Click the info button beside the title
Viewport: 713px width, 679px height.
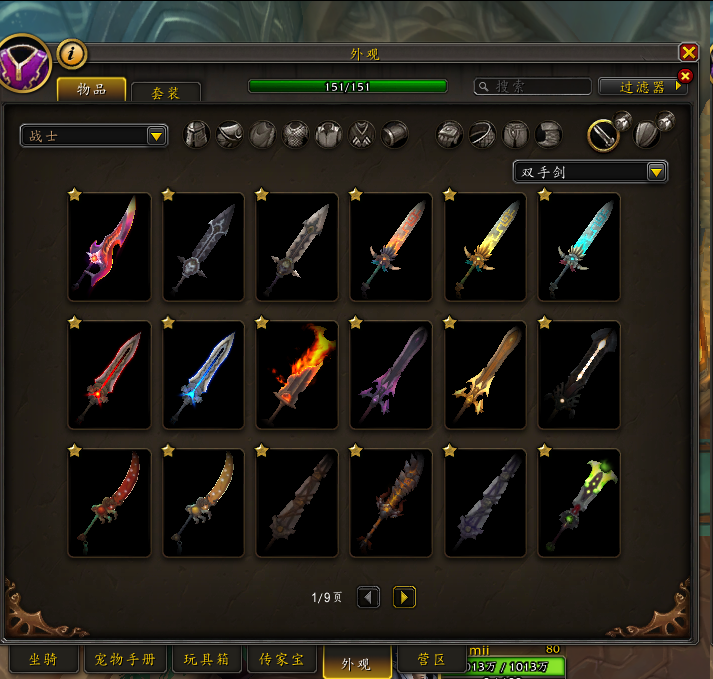tap(72, 54)
